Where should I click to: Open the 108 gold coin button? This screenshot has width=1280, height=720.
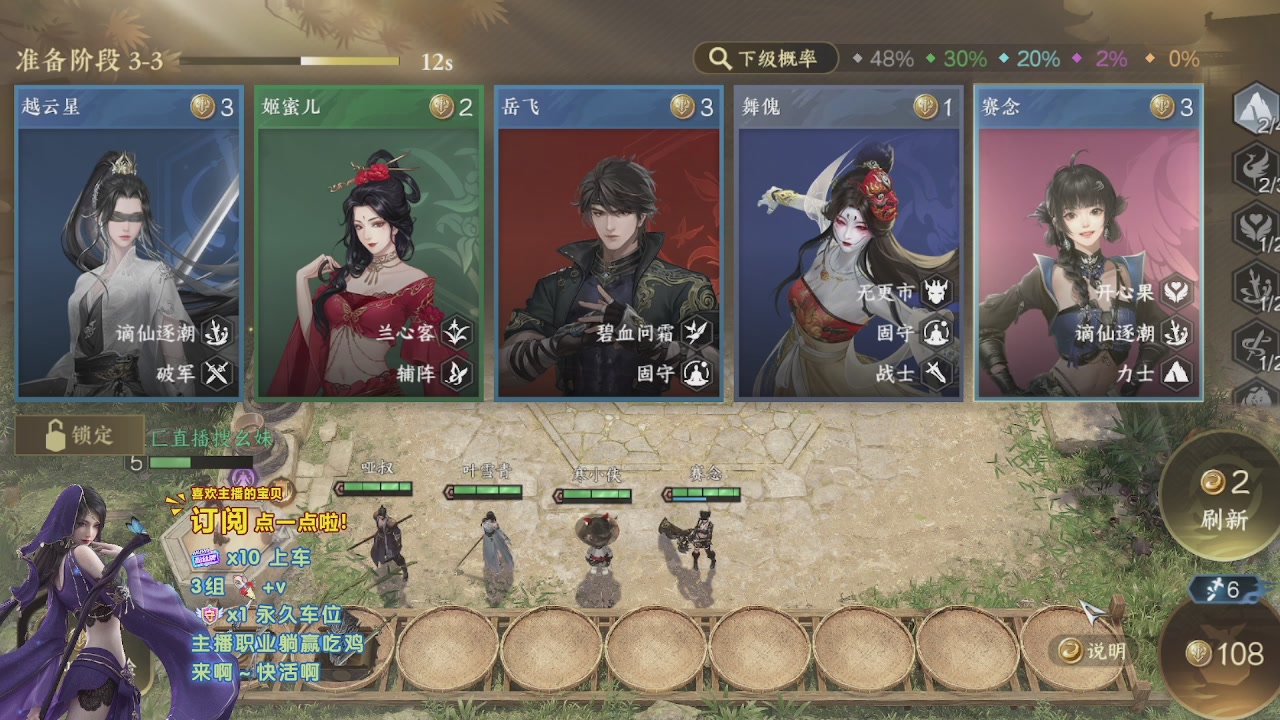(1224, 654)
